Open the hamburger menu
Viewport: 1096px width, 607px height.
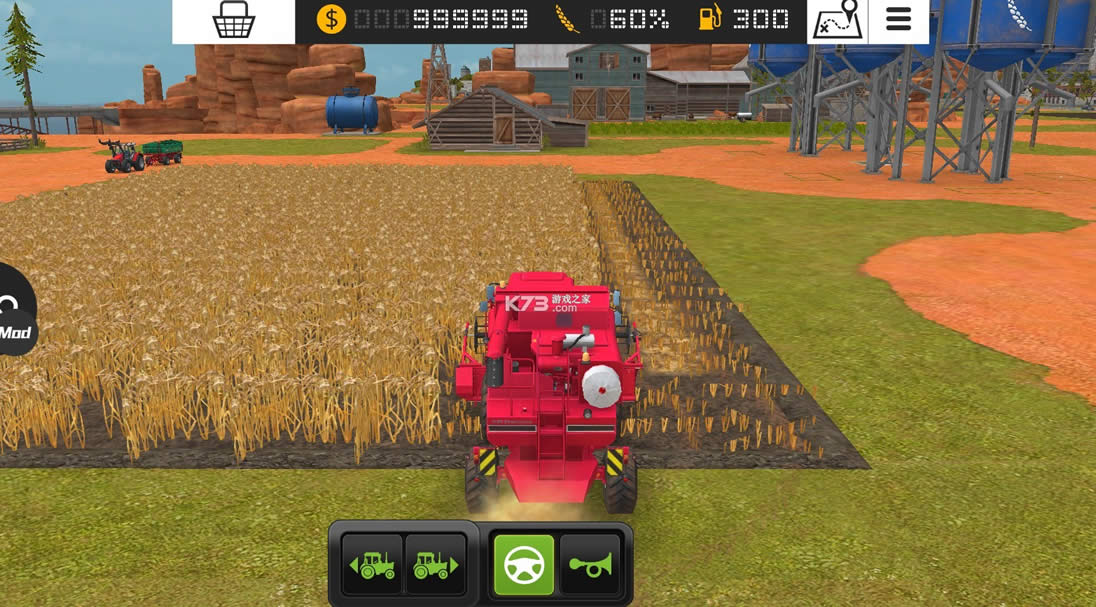click(x=898, y=21)
